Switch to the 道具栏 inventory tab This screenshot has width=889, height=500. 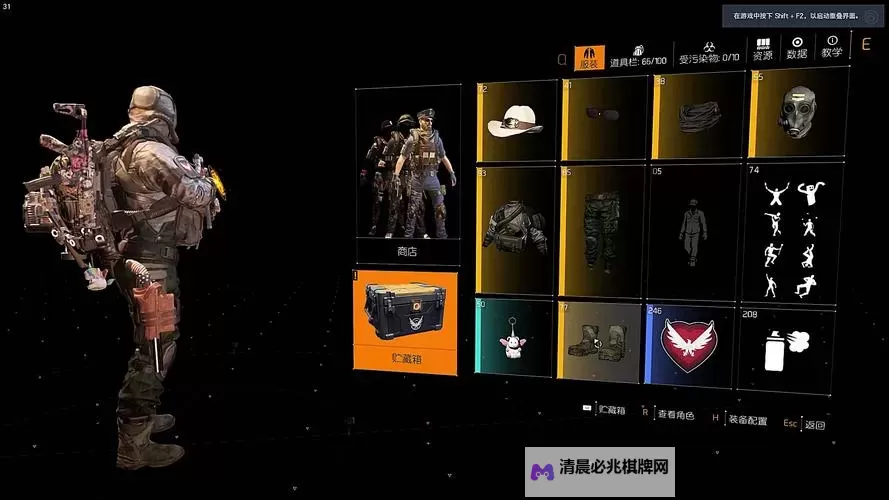pyautogui.click(x=637, y=55)
